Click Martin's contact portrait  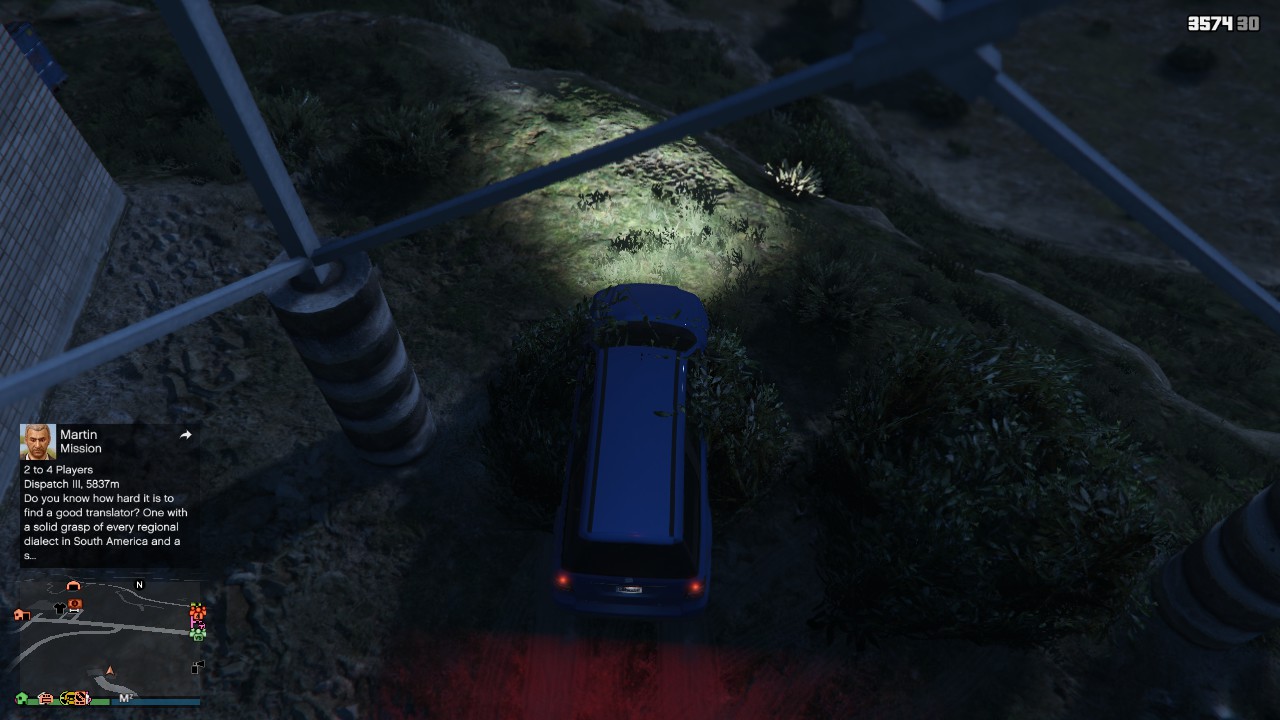38,441
